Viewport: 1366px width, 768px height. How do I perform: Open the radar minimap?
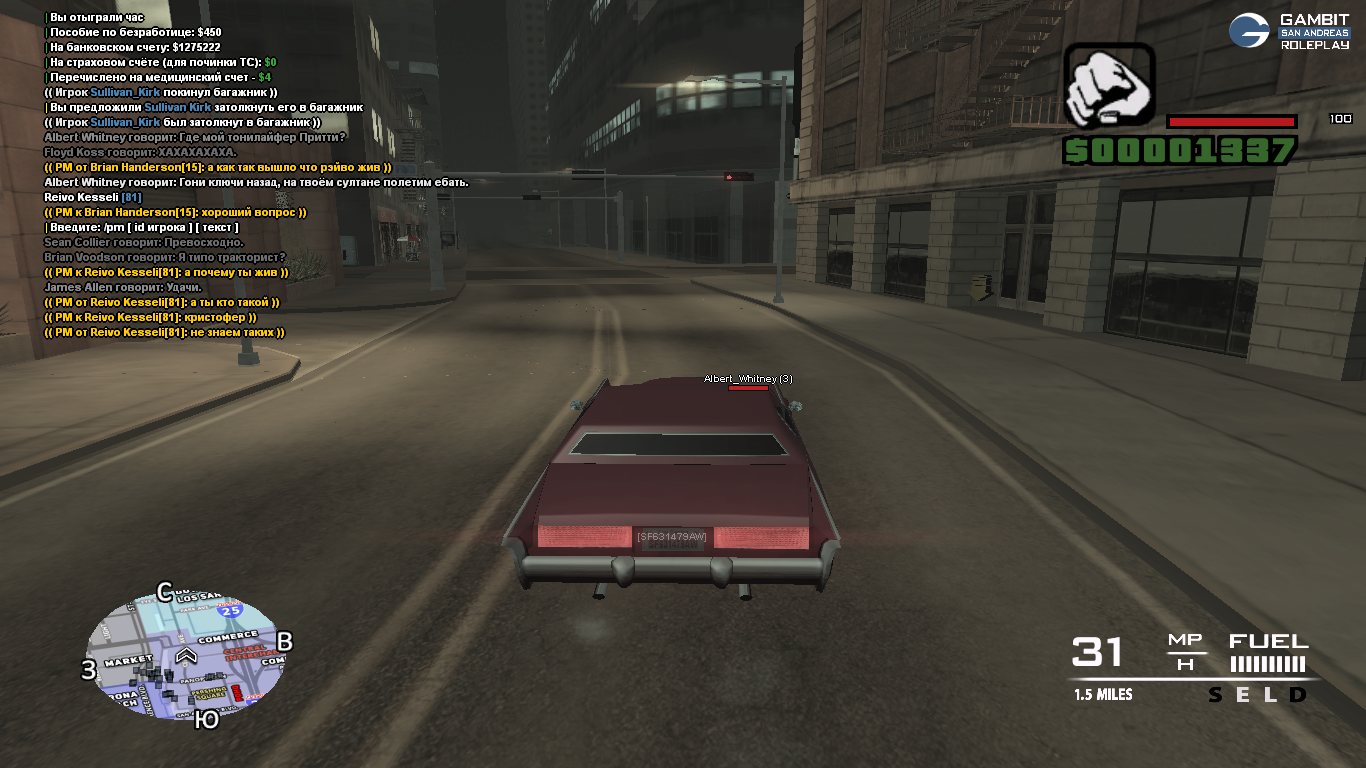pos(186,657)
